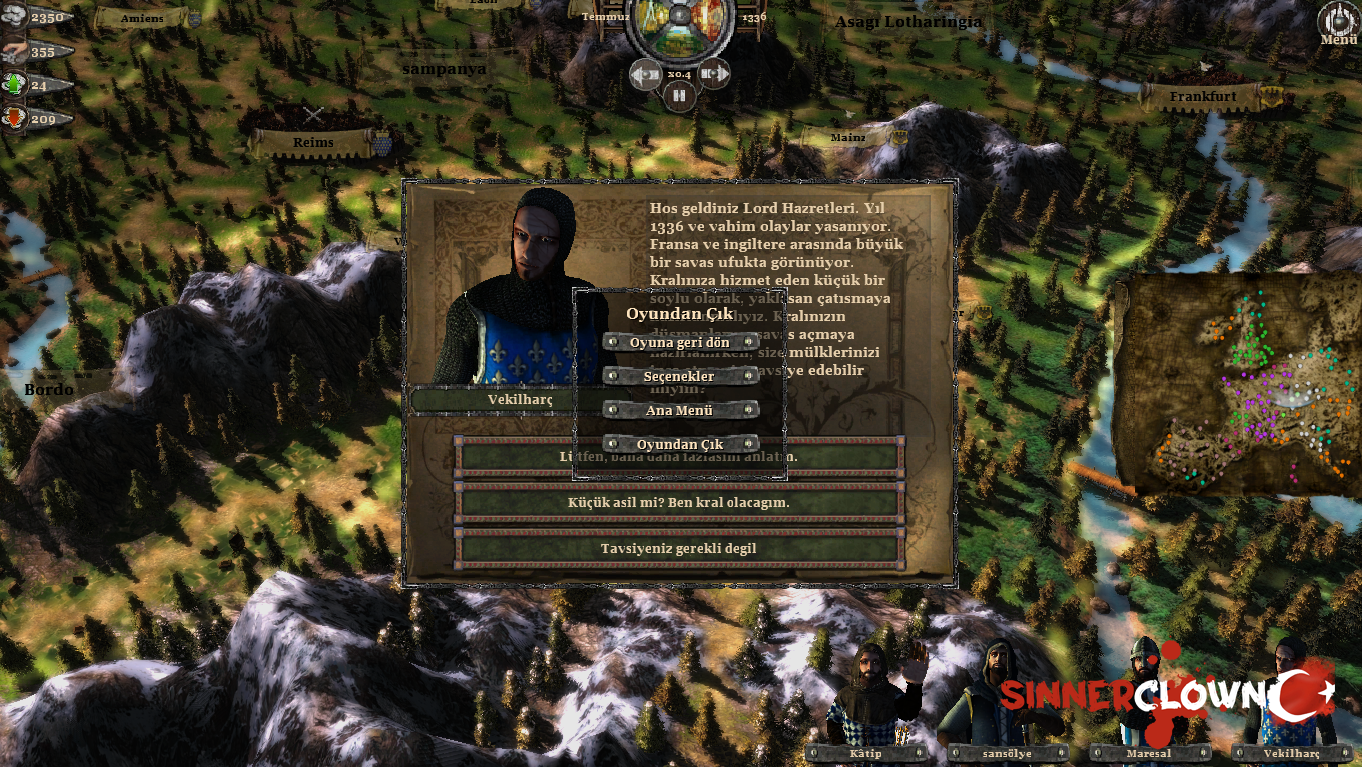Open the Seçenekler options menu
The width and height of the screenshot is (1362, 767).
[679, 376]
